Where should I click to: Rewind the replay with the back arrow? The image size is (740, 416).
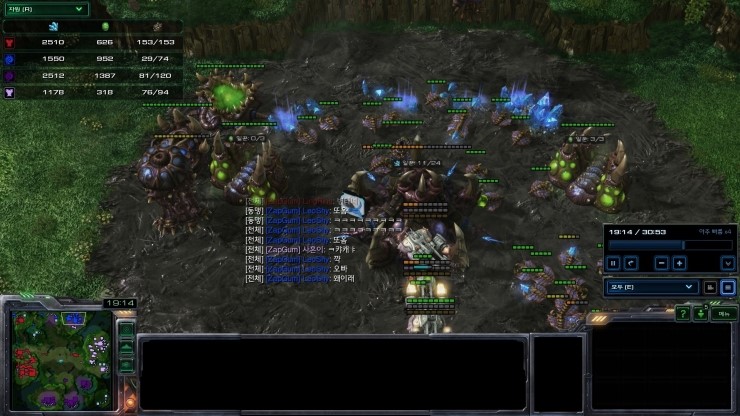pos(631,263)
